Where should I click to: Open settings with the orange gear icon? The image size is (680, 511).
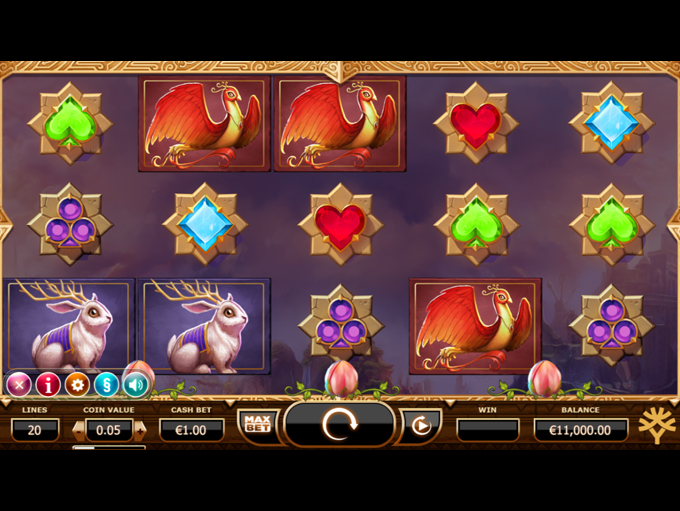click(77, 384)
